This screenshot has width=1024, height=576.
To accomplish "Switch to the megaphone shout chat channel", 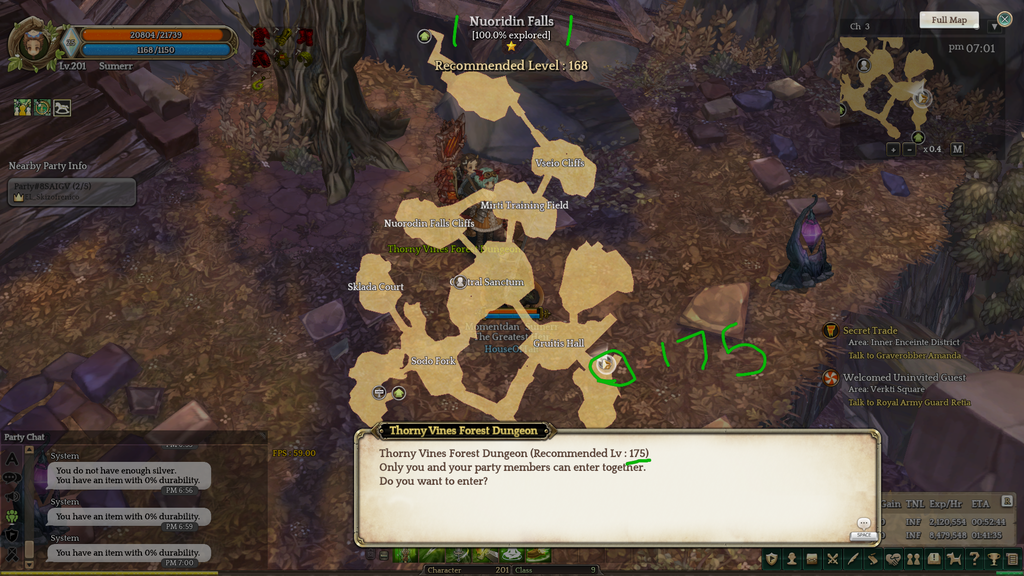I will [13, 497].
